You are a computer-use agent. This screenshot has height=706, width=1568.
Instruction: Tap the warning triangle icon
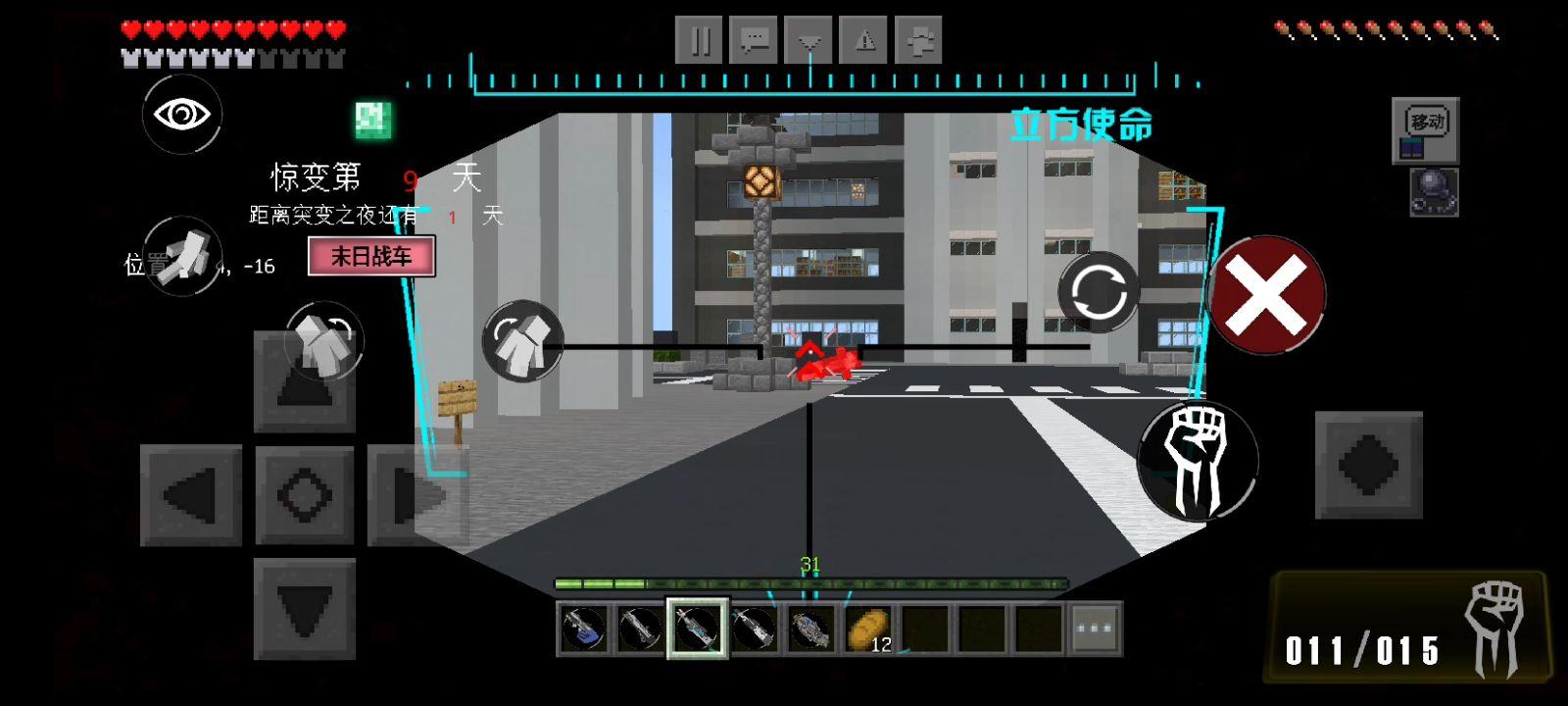point(864,39)
